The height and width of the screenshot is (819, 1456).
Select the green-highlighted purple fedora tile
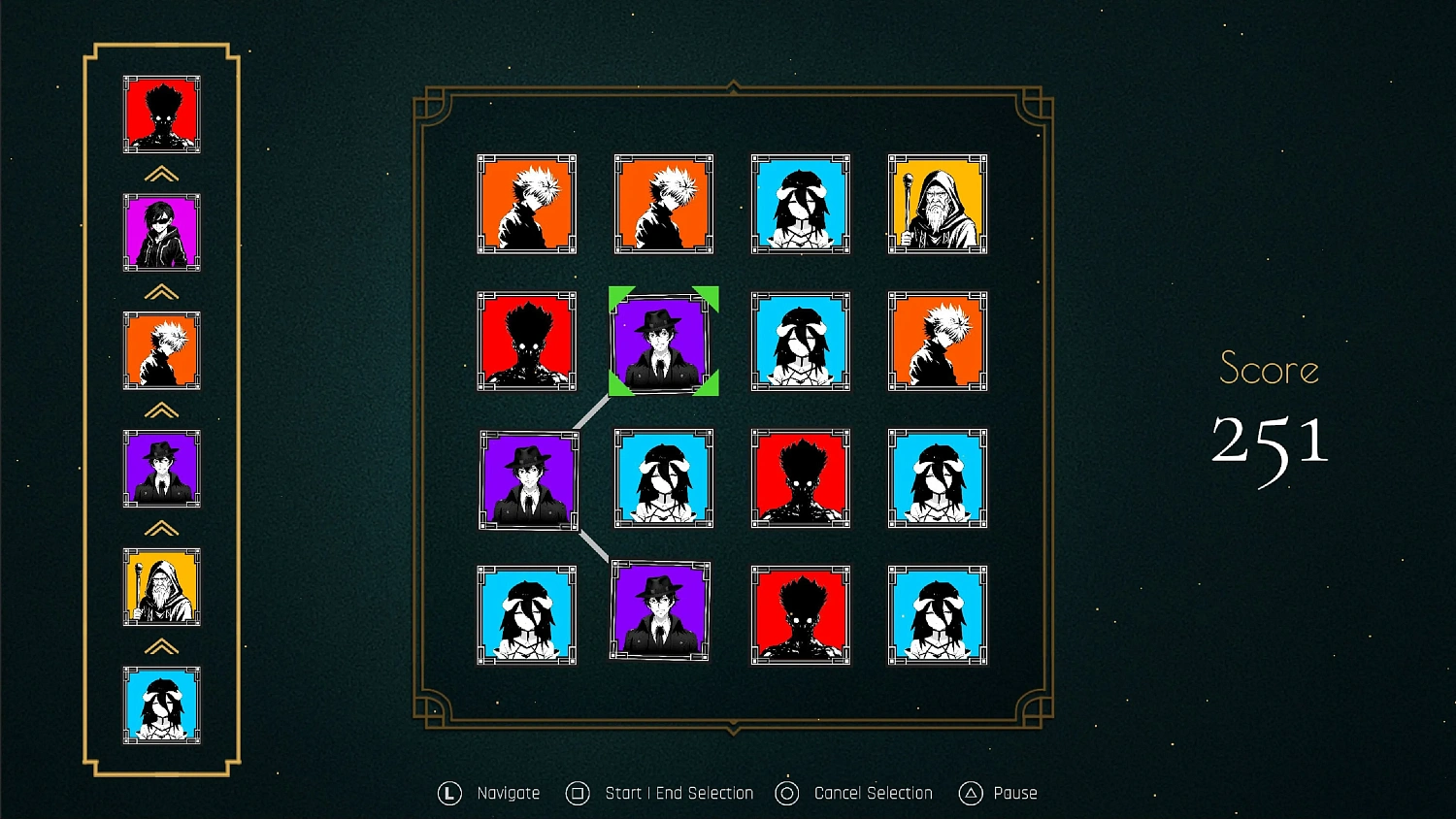click(663, 342)
